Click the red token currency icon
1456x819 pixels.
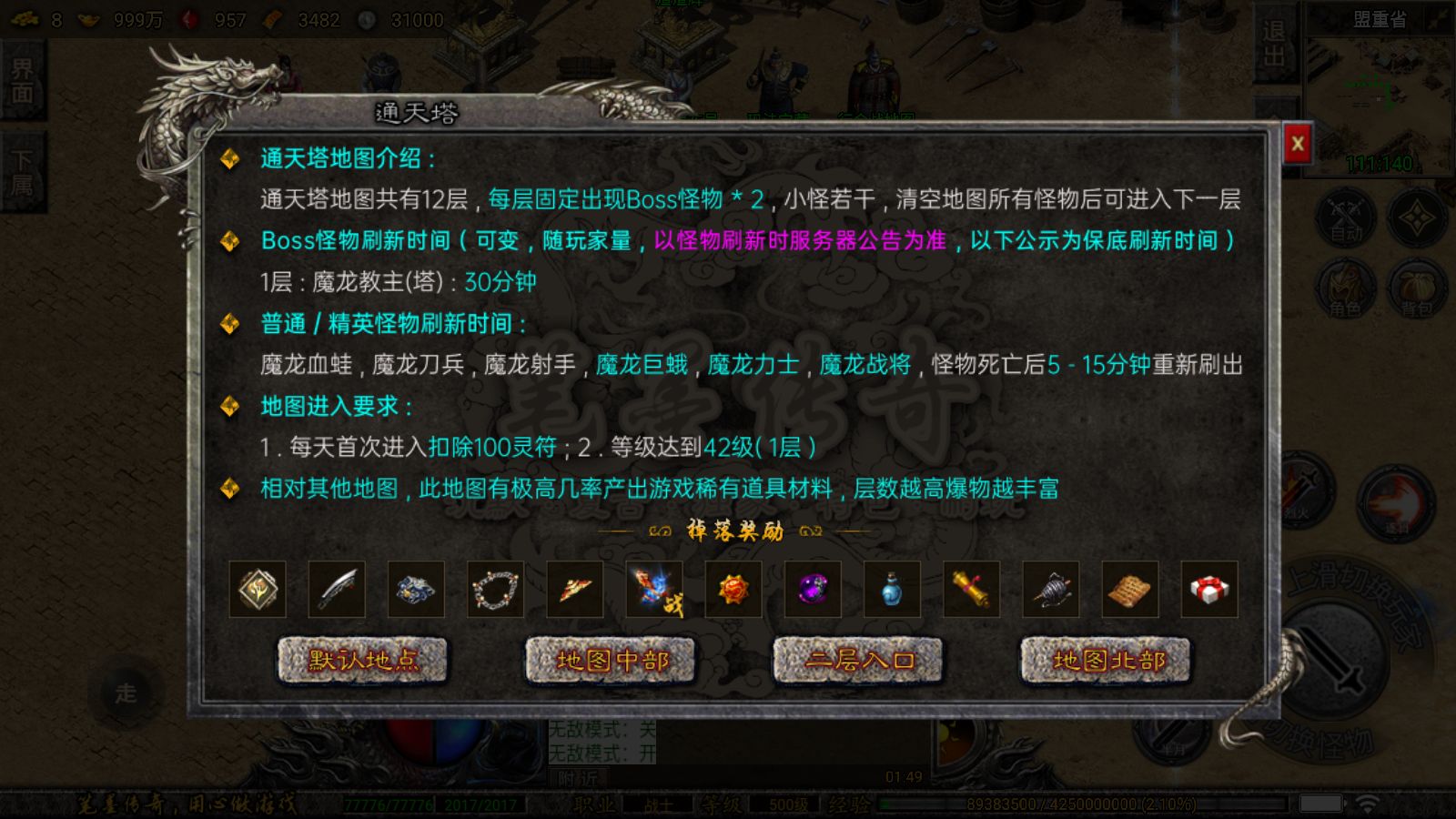pos(187,17)
